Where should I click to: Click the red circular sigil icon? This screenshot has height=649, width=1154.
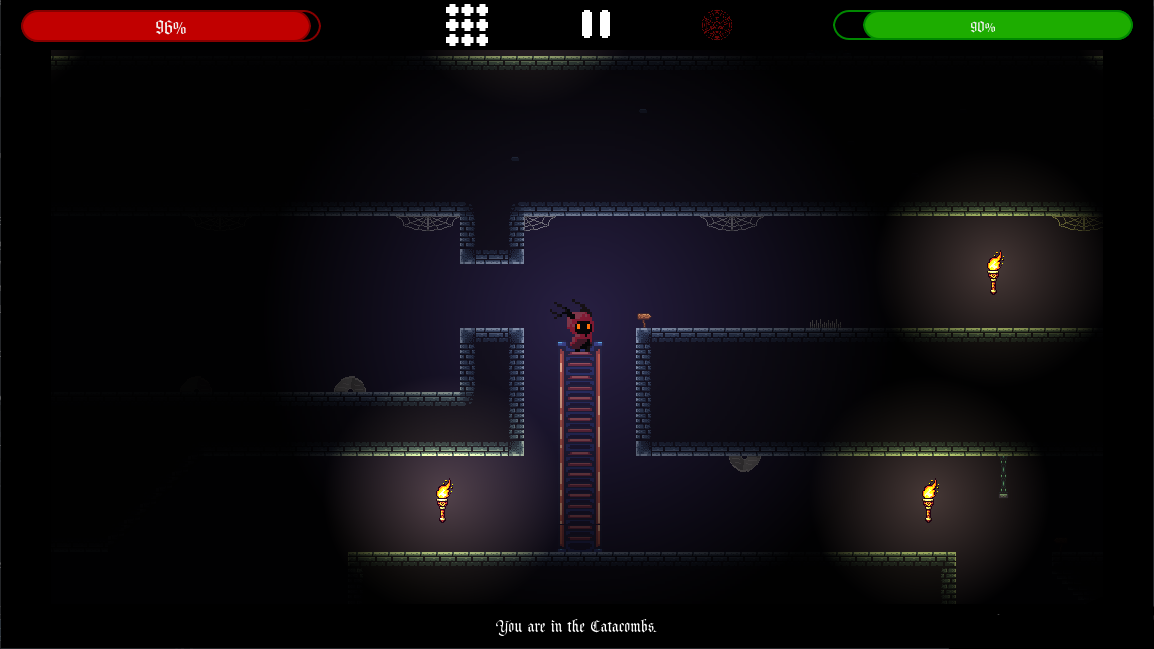click(716, 24)
